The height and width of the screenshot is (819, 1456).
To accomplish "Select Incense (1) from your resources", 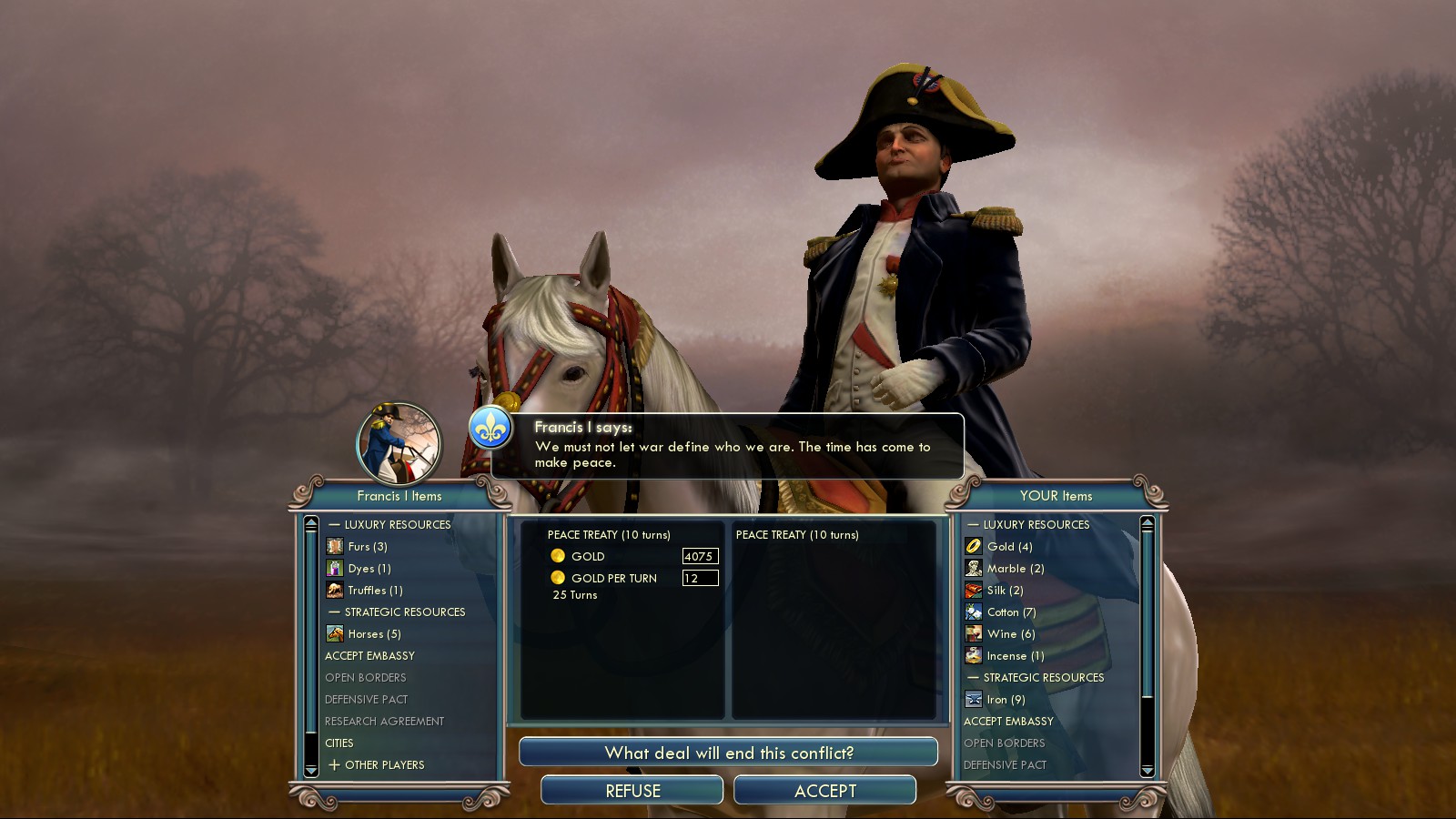I will point(1015,656).
